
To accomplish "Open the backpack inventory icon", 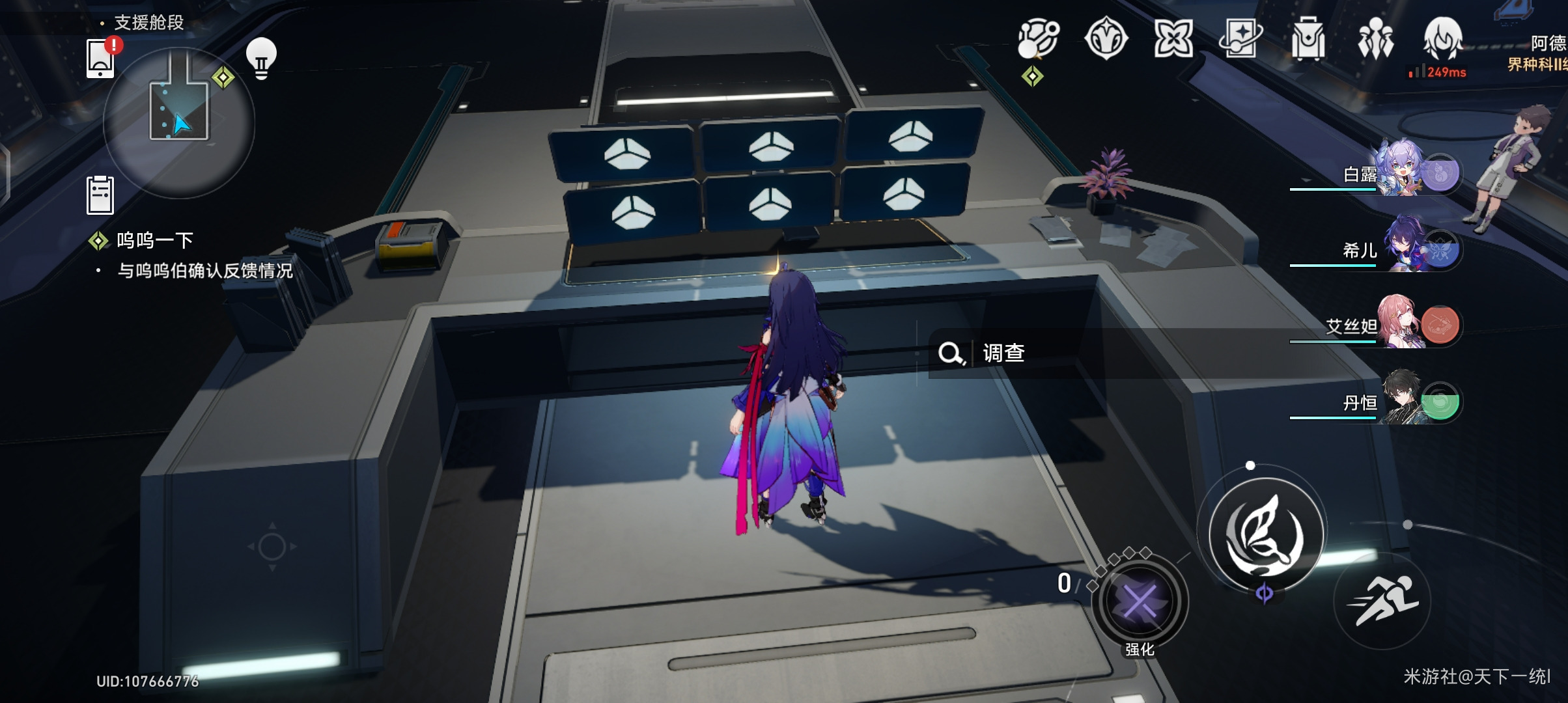I will [x=1308, y=39].
